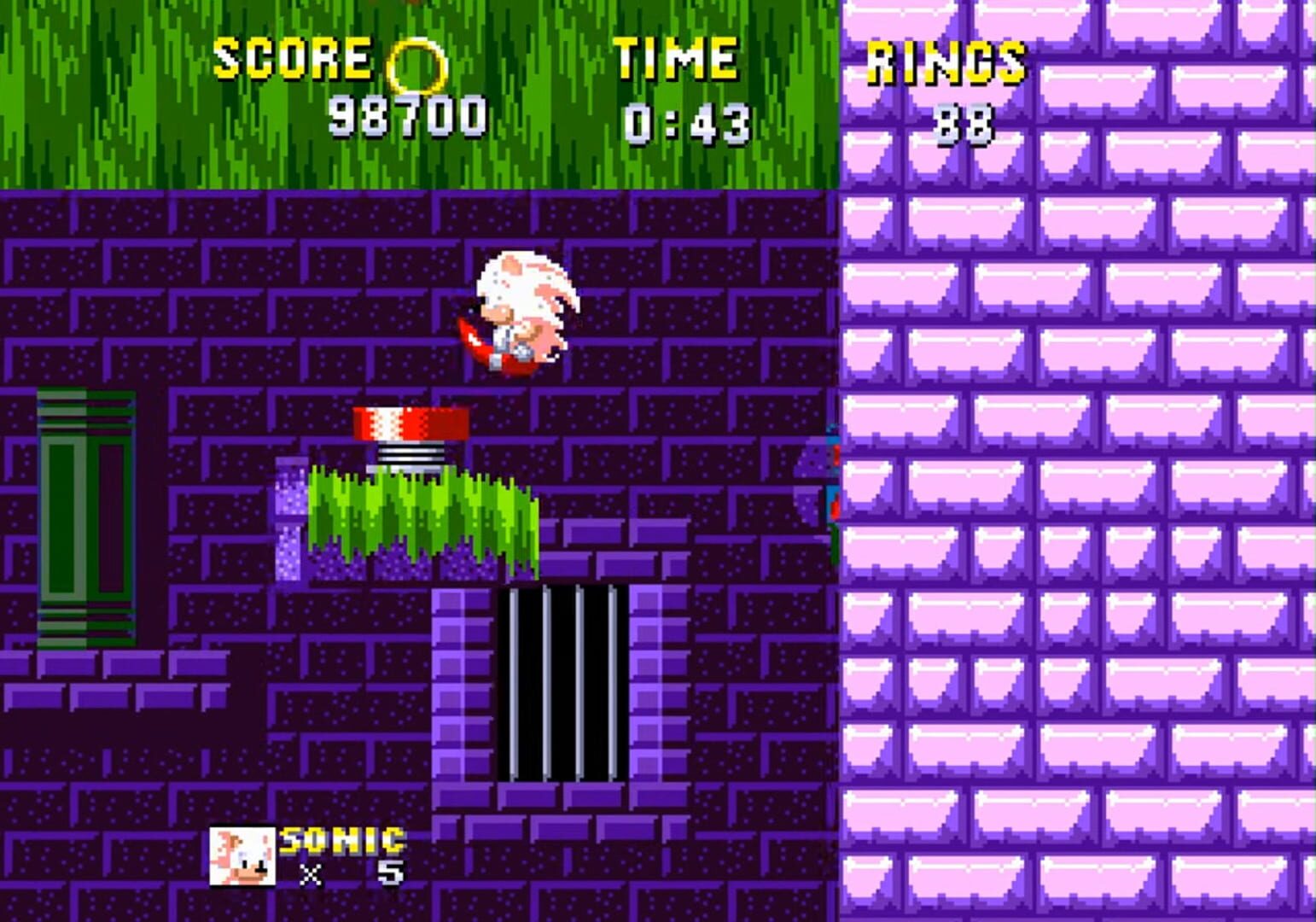The image size is (1316, 922).
Task: Click the TIME label in the HUD
Action: pyautogui.click(x=677, y=58)
